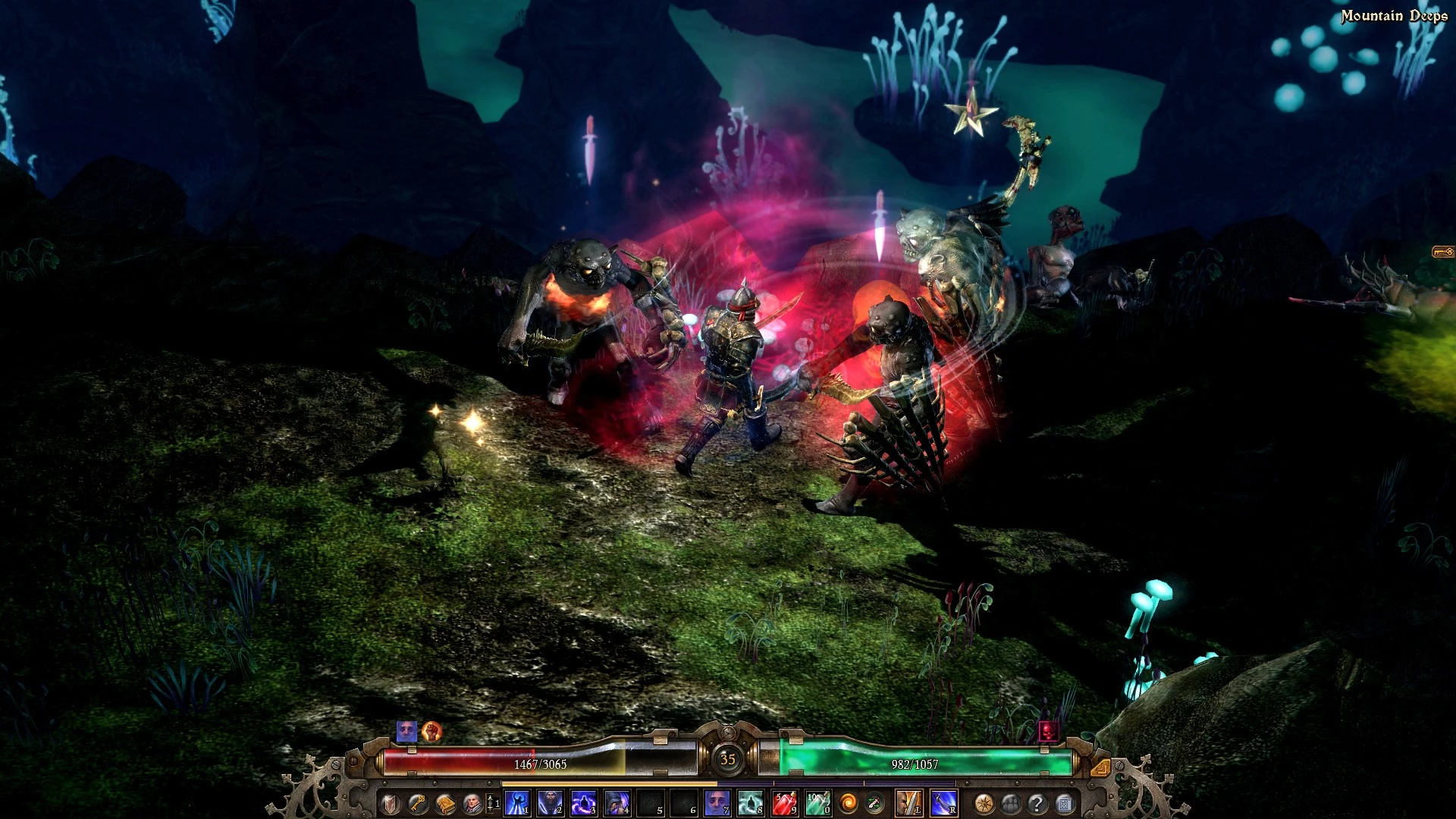
Task: Use the misty figure skill in slot 8
Action: 750,803
